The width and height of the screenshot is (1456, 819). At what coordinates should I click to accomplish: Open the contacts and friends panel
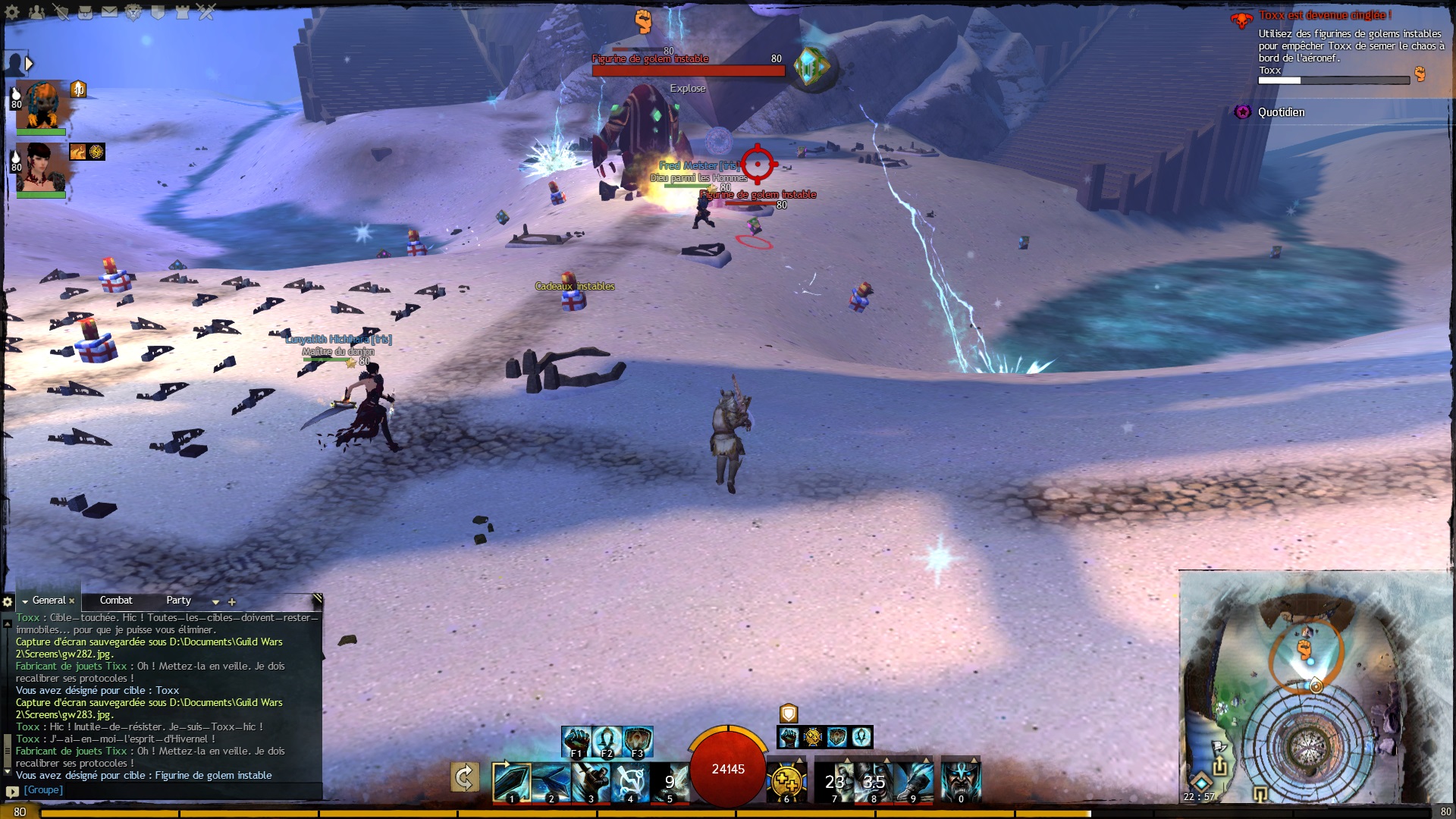pos(36,12)
